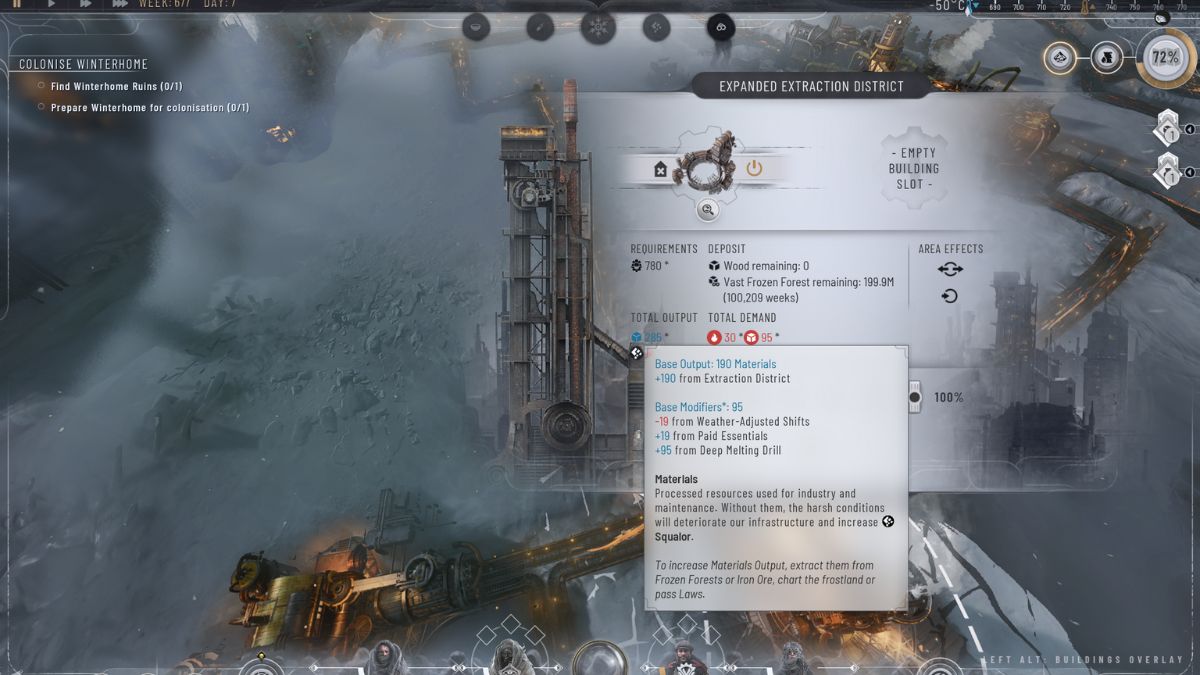Open the Colonise Winterhome objective
The height and width of the screenshot is (675, 1200).
coord(83,65)
